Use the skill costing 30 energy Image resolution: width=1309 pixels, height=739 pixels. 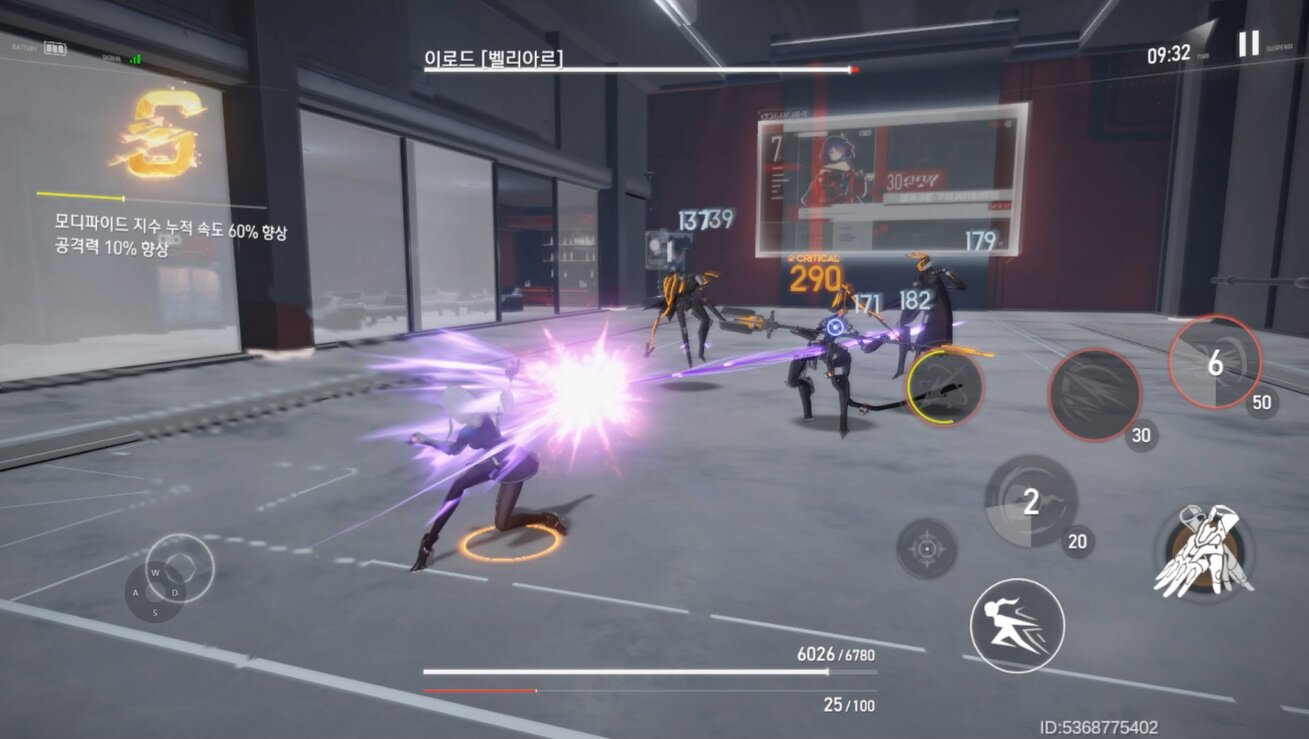[x=1094, y=394]
